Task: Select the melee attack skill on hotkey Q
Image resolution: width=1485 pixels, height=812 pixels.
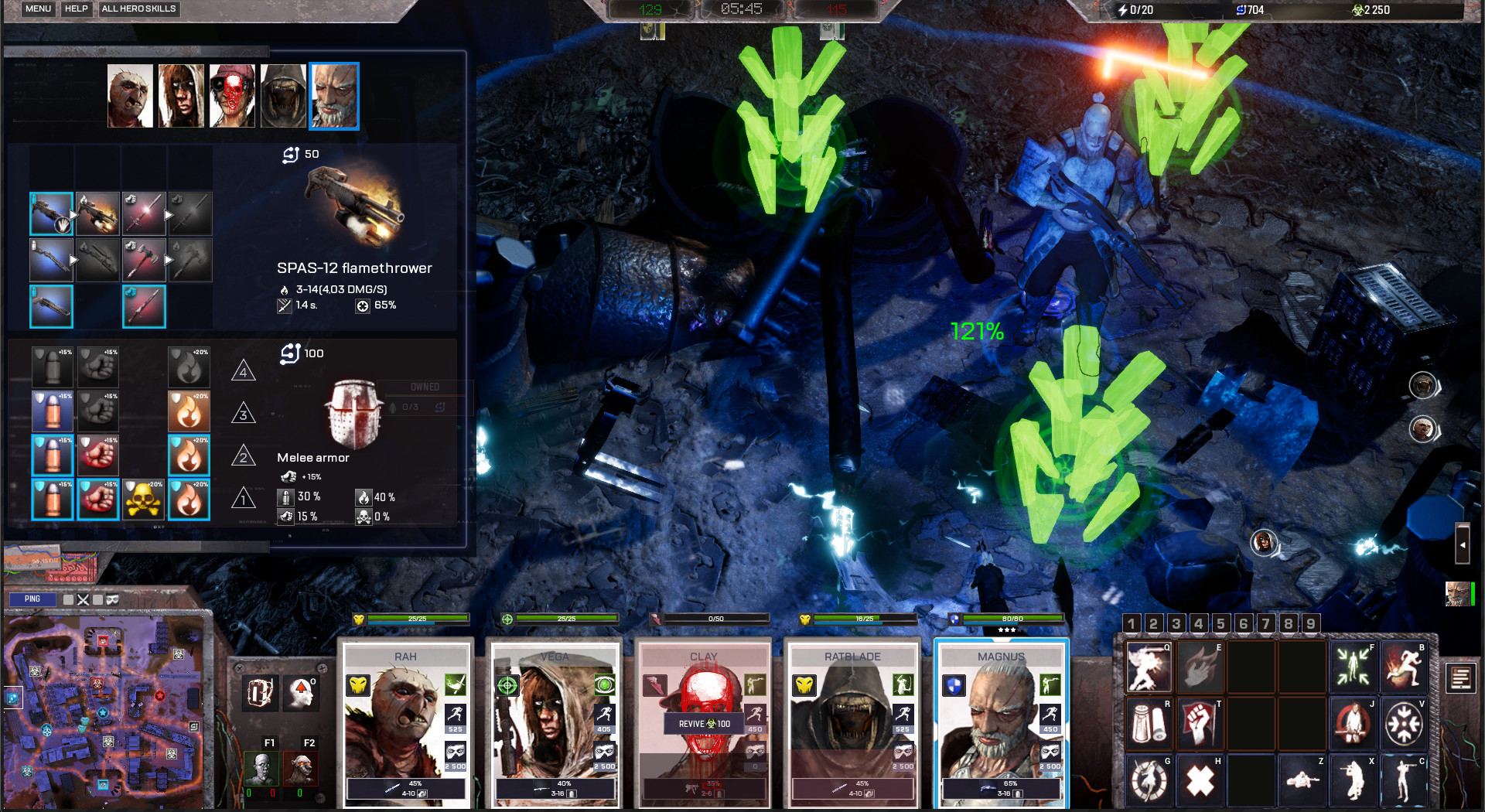Action: coord(1149,667)
